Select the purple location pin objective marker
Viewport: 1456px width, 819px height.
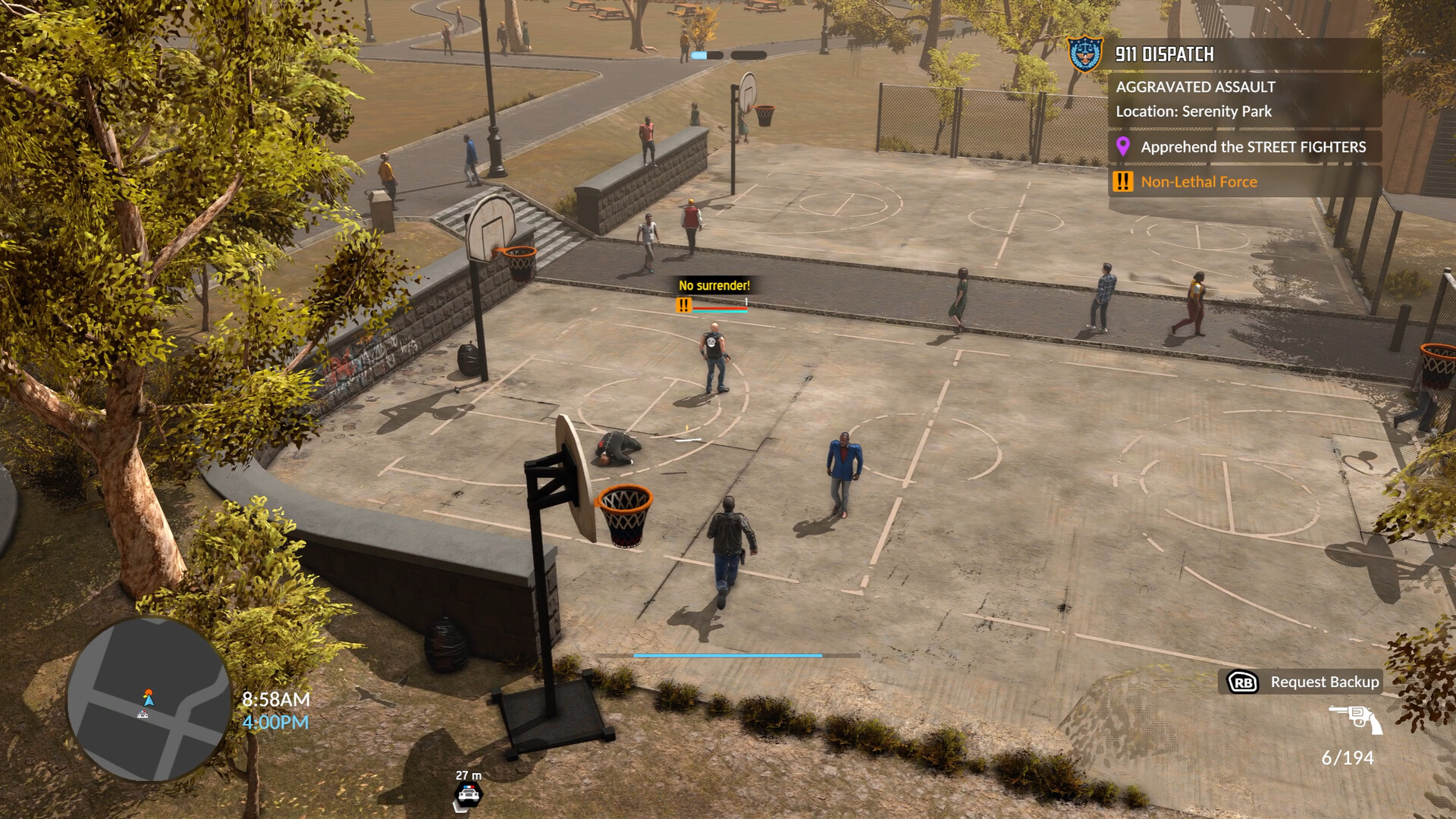(1125, 147)
